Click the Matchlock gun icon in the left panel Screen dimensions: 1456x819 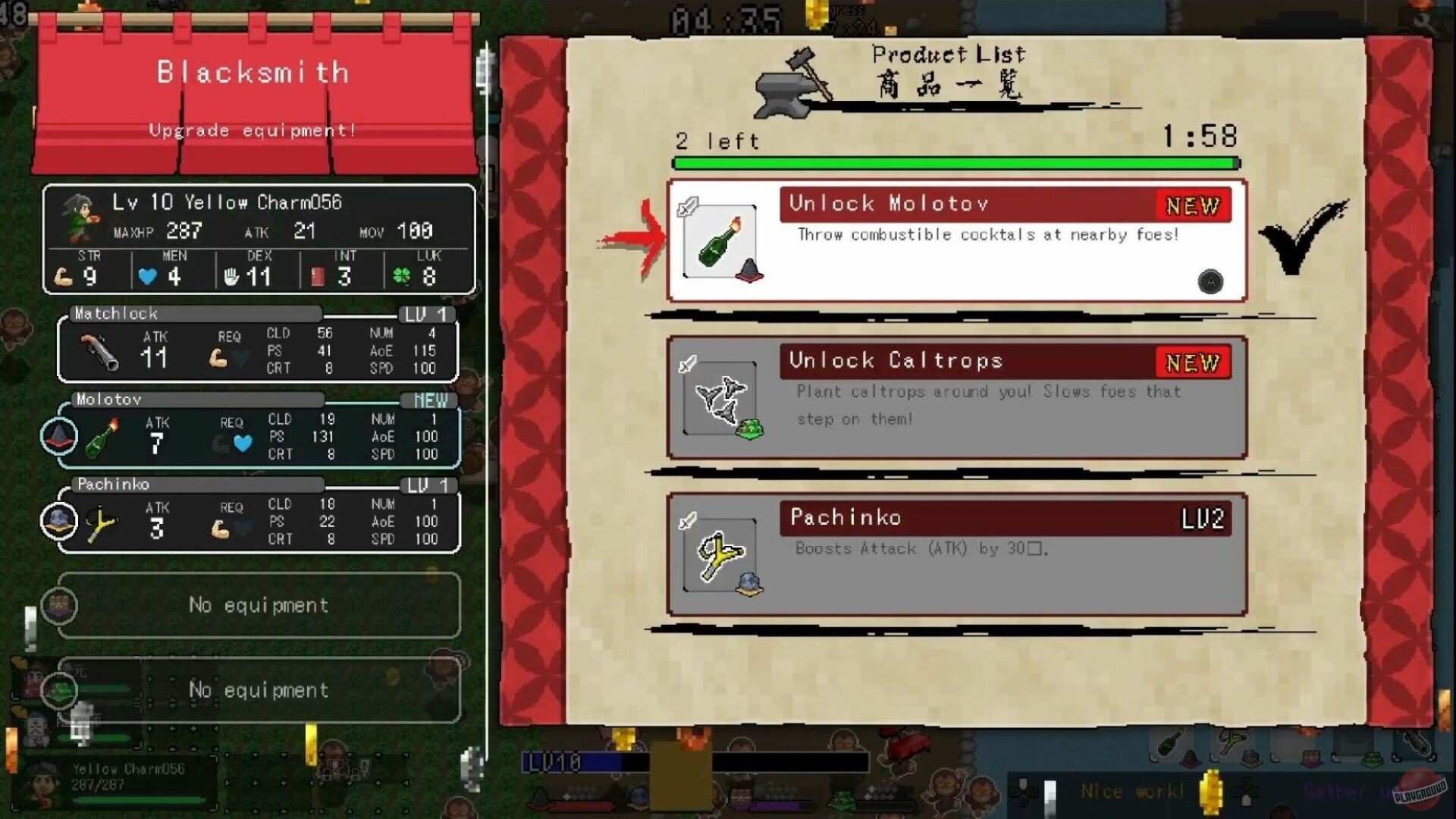[101, 350]
